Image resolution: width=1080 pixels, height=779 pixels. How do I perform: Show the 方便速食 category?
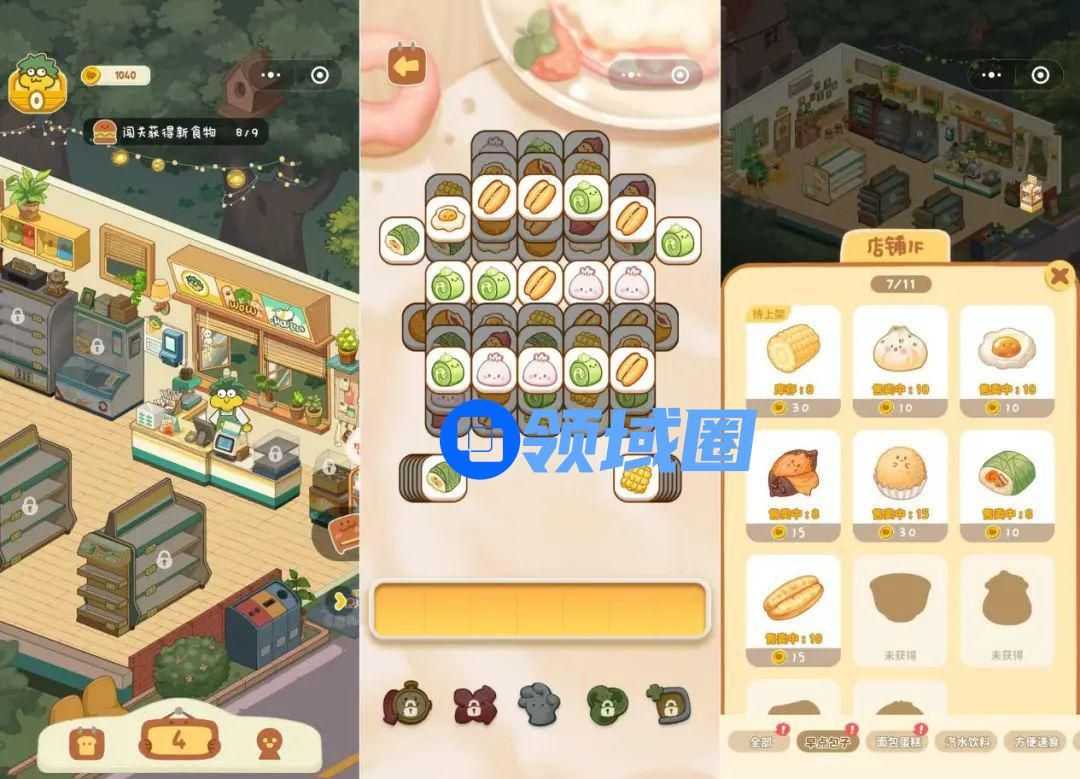pyautogui.click(x=1035, y=741)
